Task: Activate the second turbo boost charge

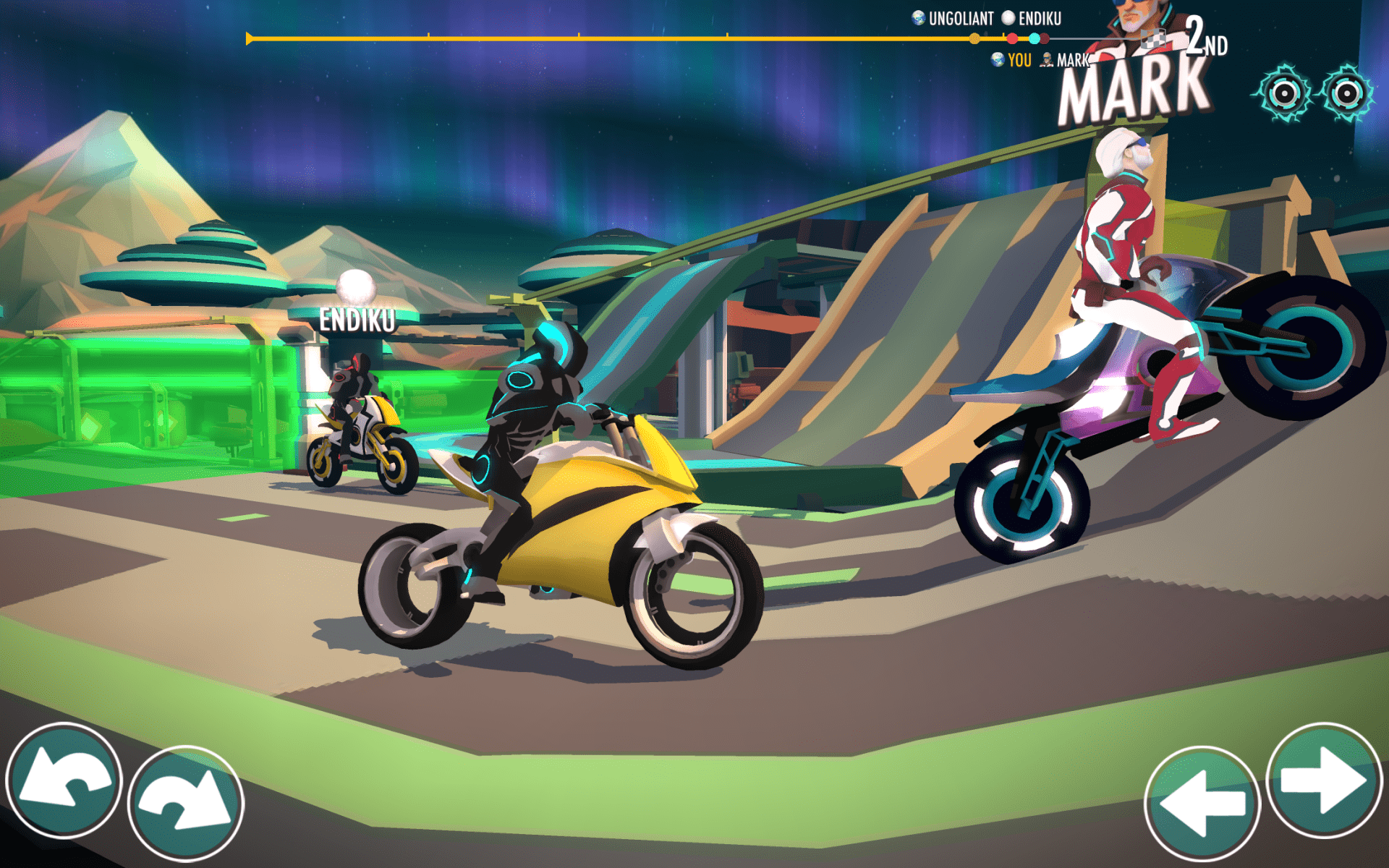Action: [x=1347, y=93]
